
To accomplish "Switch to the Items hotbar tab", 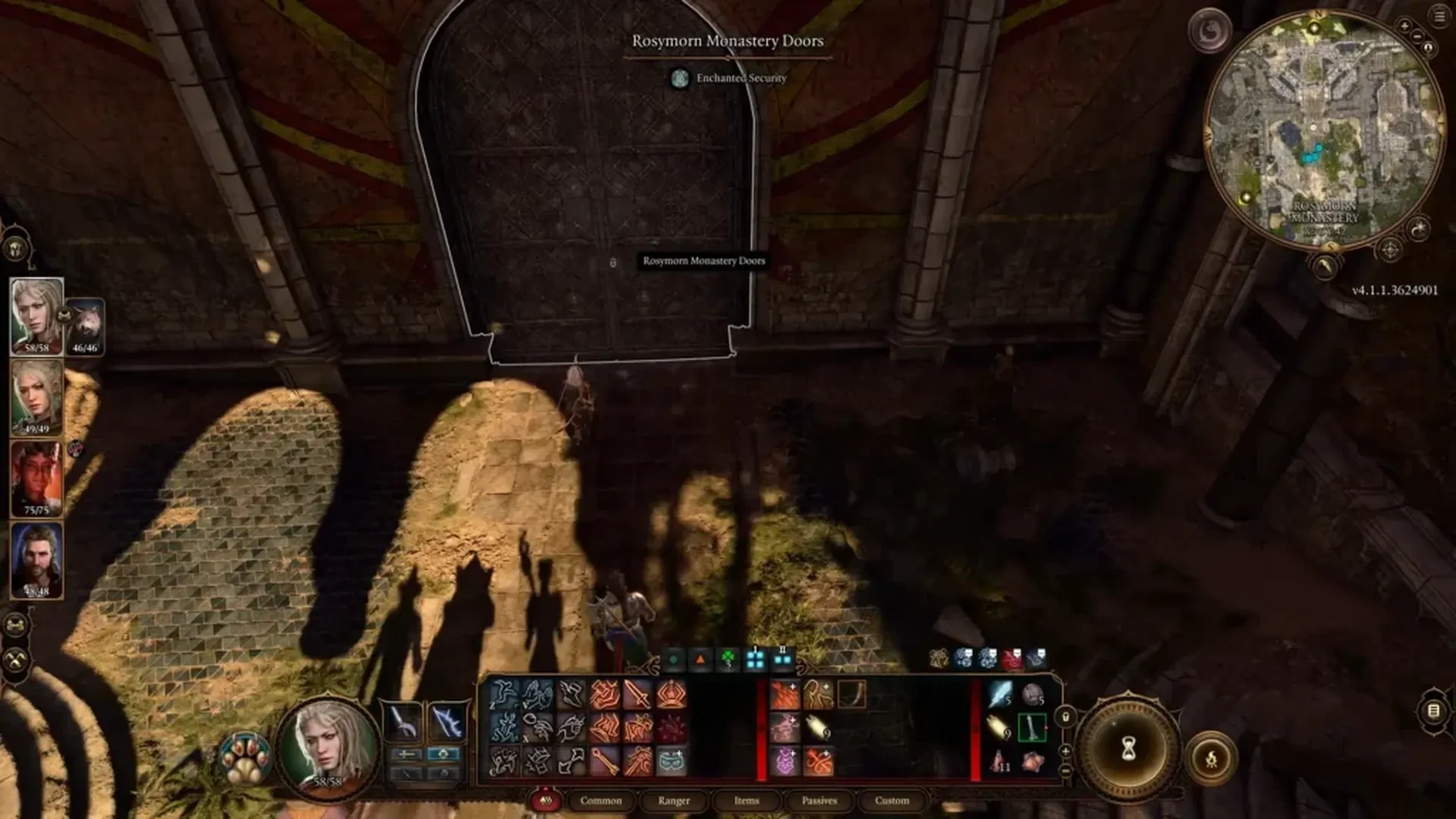I will (x=747, y=801).
